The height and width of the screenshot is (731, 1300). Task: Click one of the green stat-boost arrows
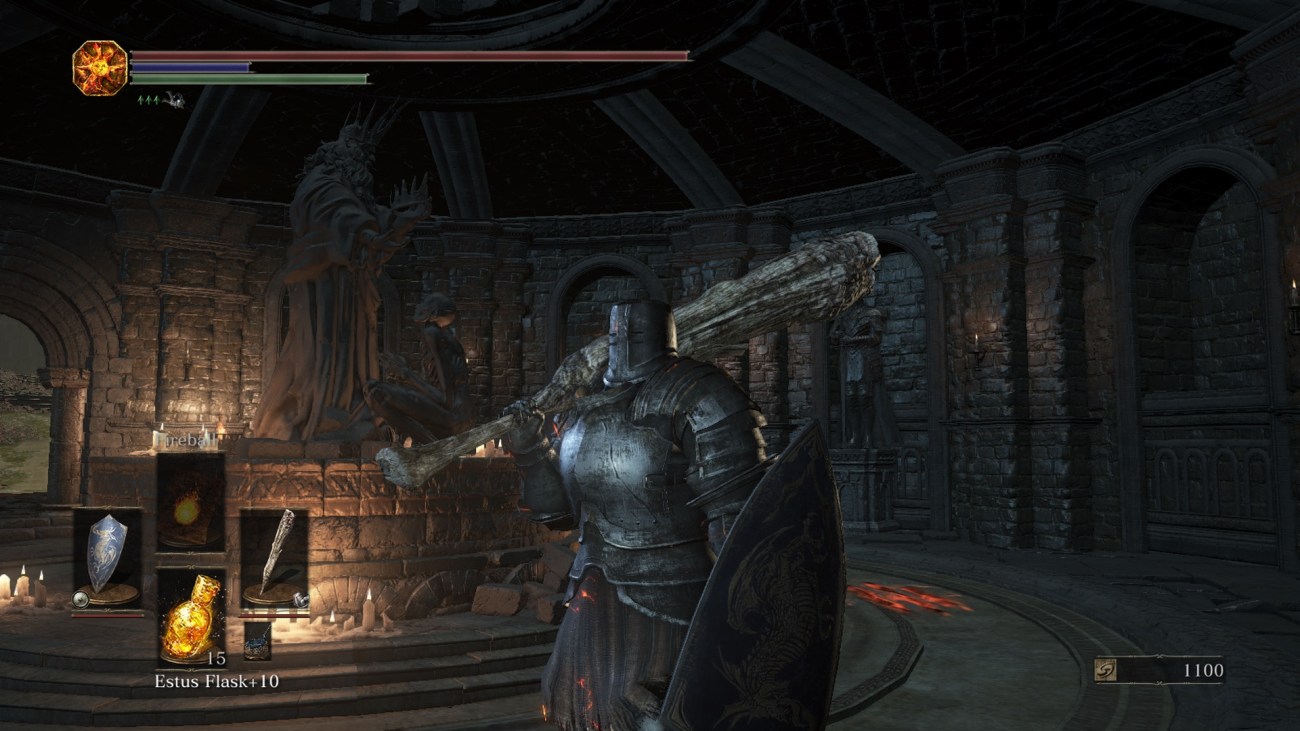coord(140,99)
